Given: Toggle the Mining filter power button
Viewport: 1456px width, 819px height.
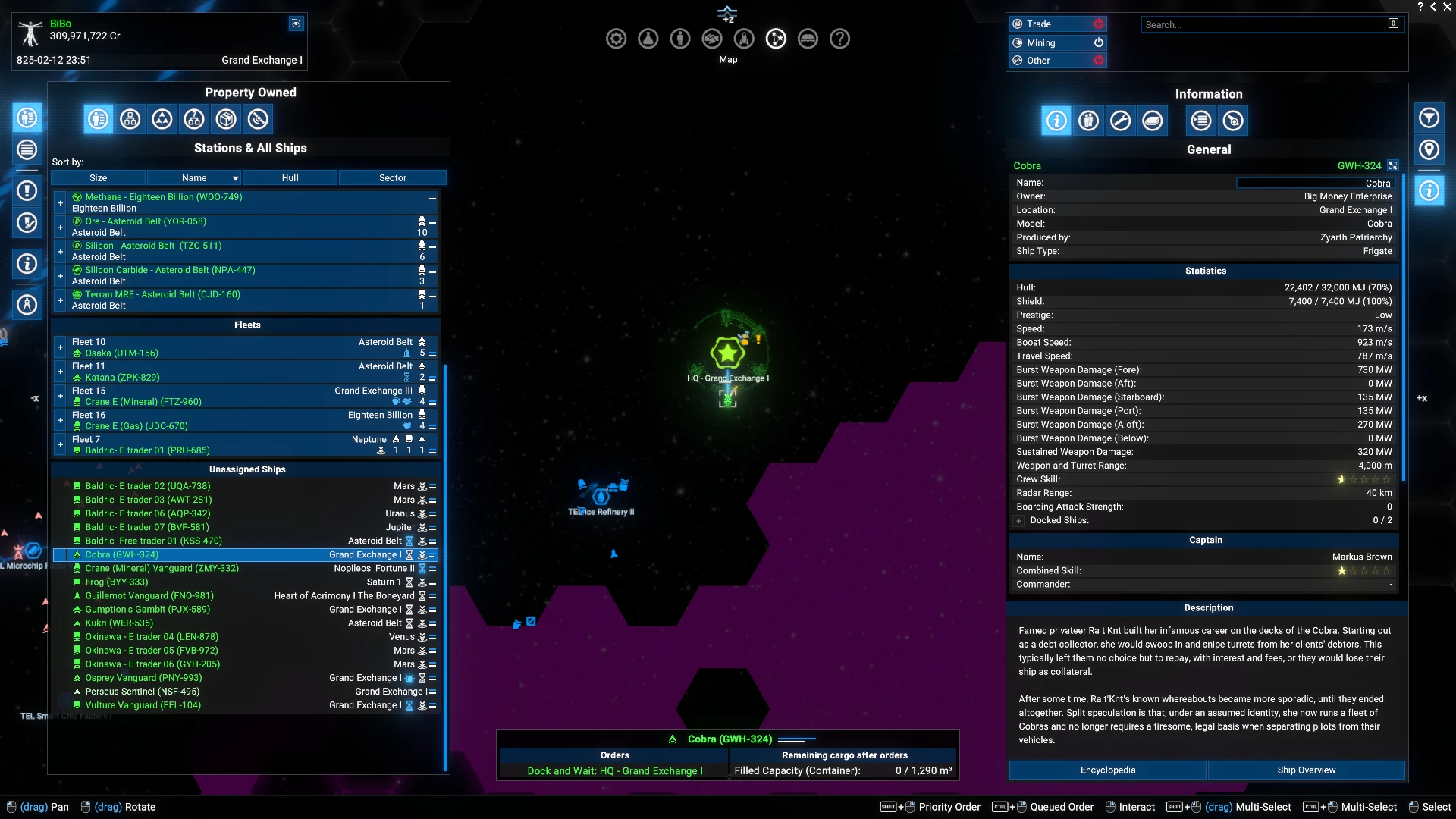Looking at the screenshot, I should (1098, 43).
